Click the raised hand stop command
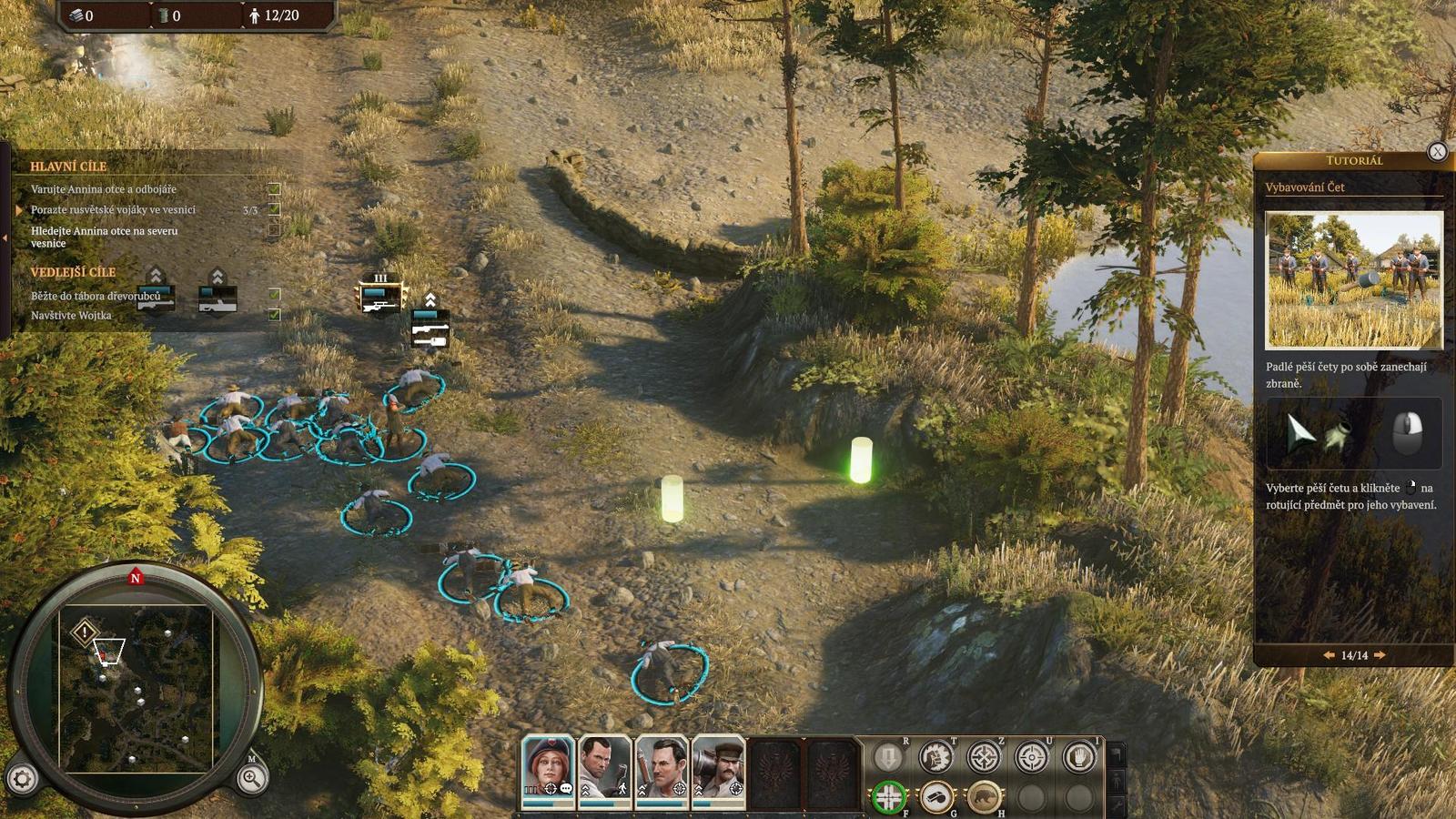The width and height of the screenshot is (1456, 819). (x=1079, y=757)
